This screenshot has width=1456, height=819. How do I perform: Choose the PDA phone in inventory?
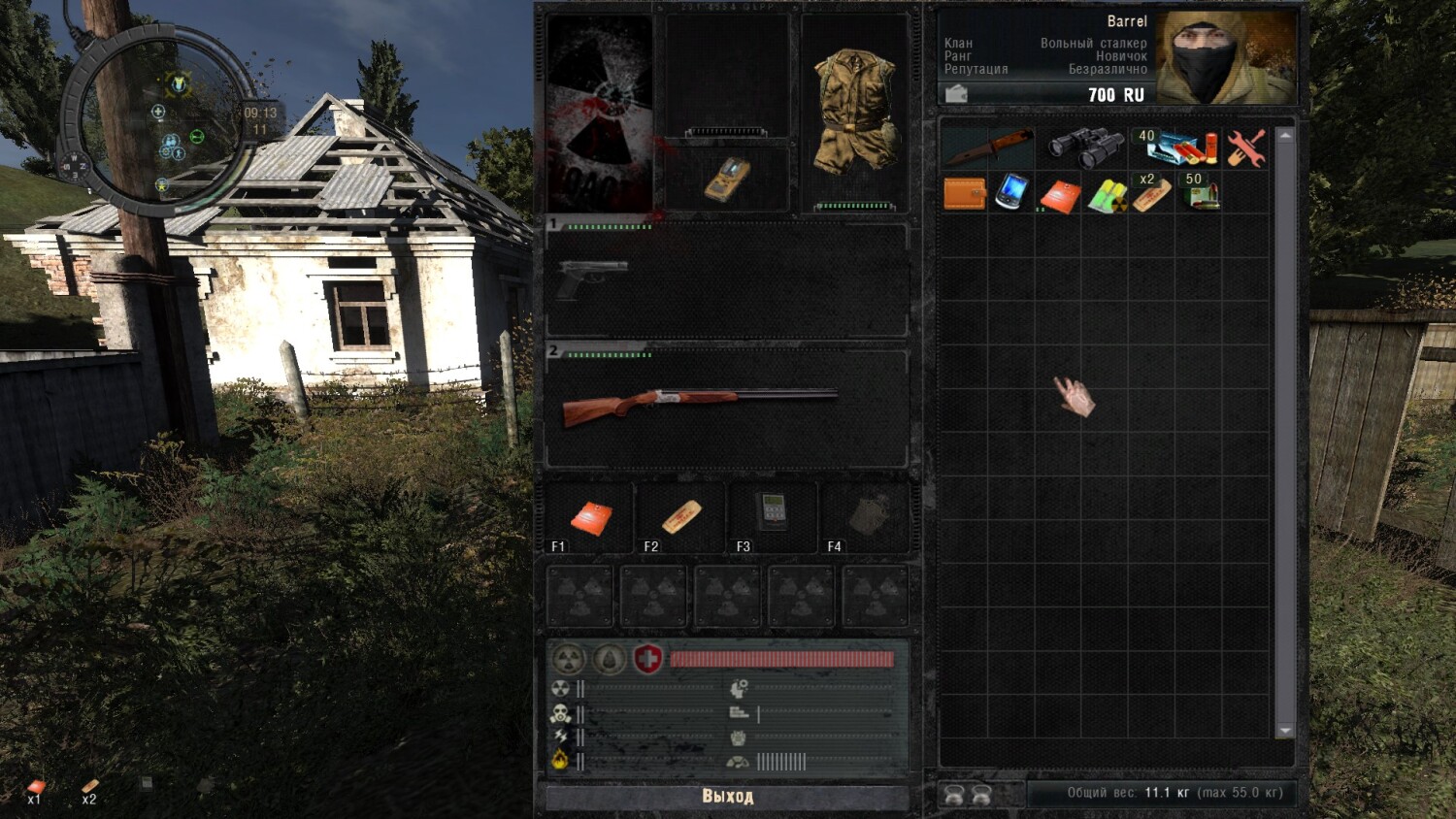(1012, 192)
